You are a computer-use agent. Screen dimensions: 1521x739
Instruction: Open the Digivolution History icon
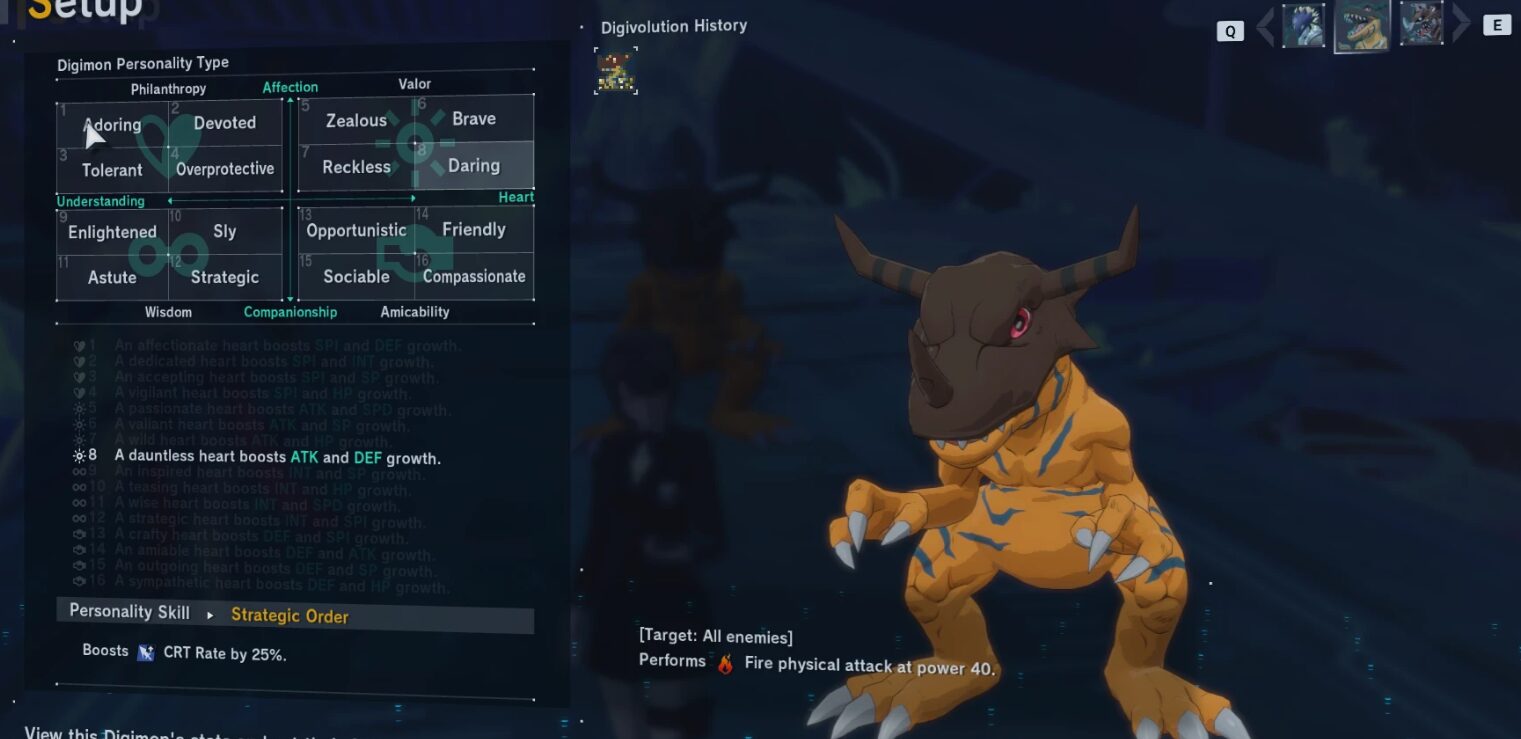point(616,71)
